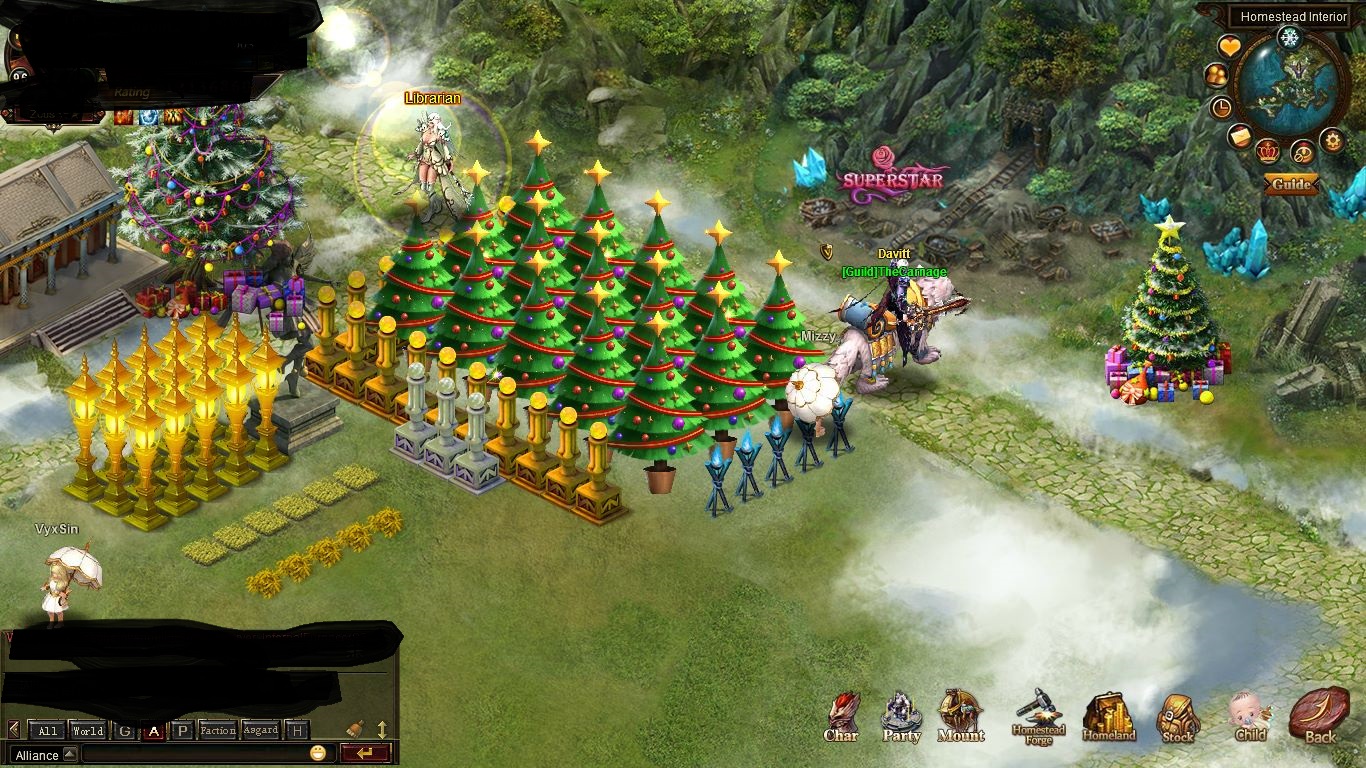Click the Back button
This screenshot has width=1366, height=768.
point(1319,716)
